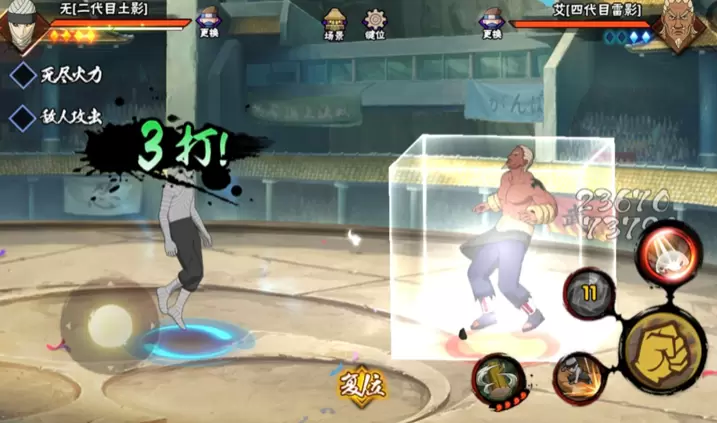Click the 复位 reset button

coord(360,383)
